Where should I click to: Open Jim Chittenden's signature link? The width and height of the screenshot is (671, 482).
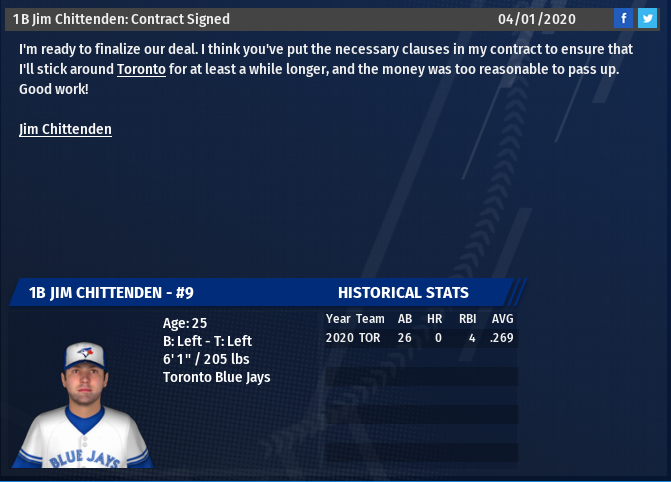click(x=65, y=129)
